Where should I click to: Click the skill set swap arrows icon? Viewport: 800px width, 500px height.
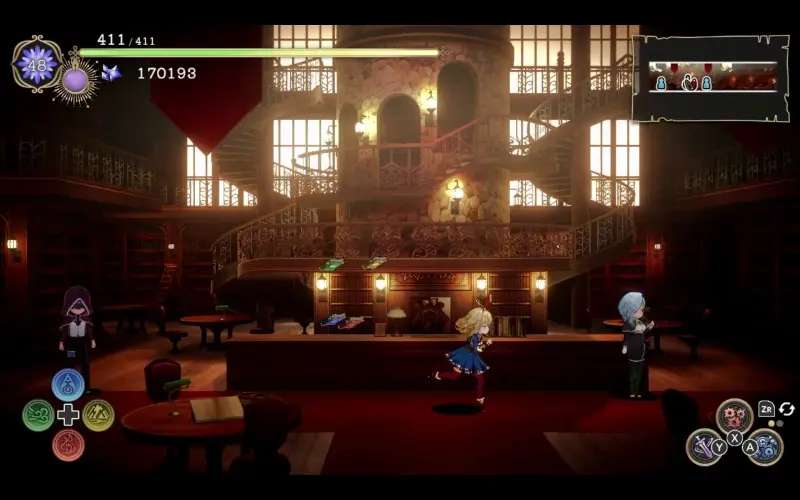coord(787,409)
